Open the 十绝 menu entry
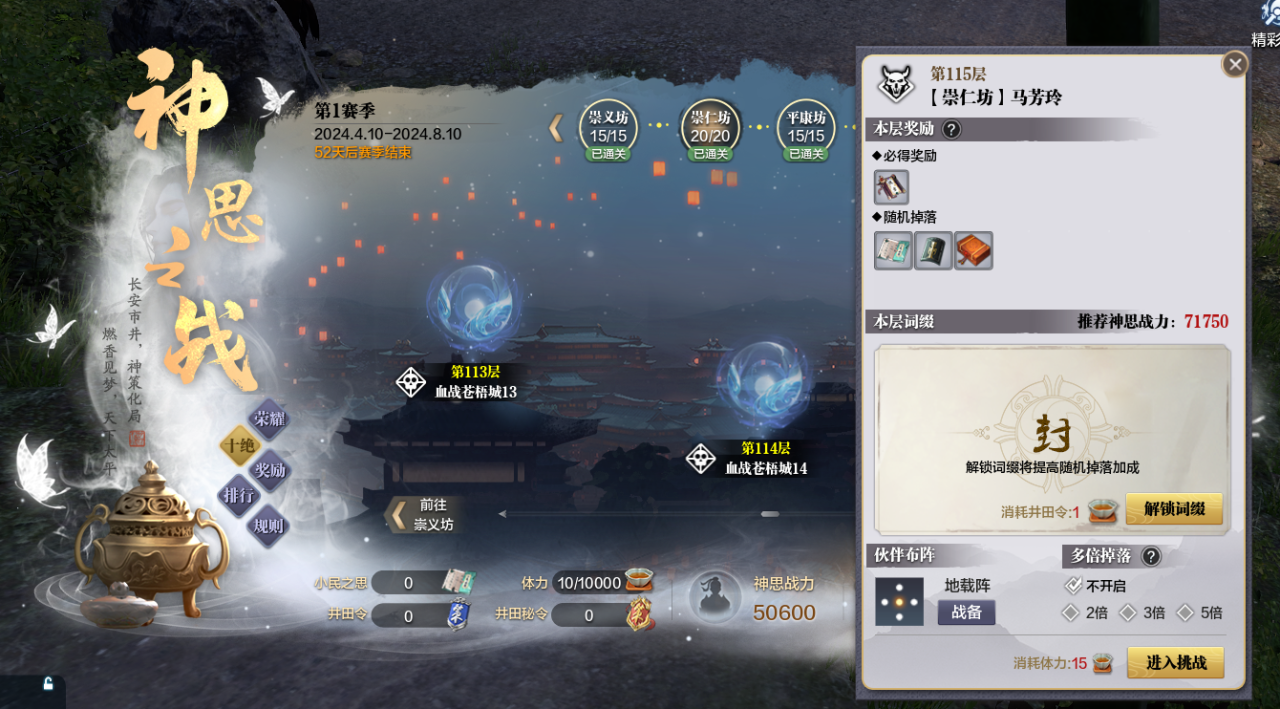 click(240, 446)
